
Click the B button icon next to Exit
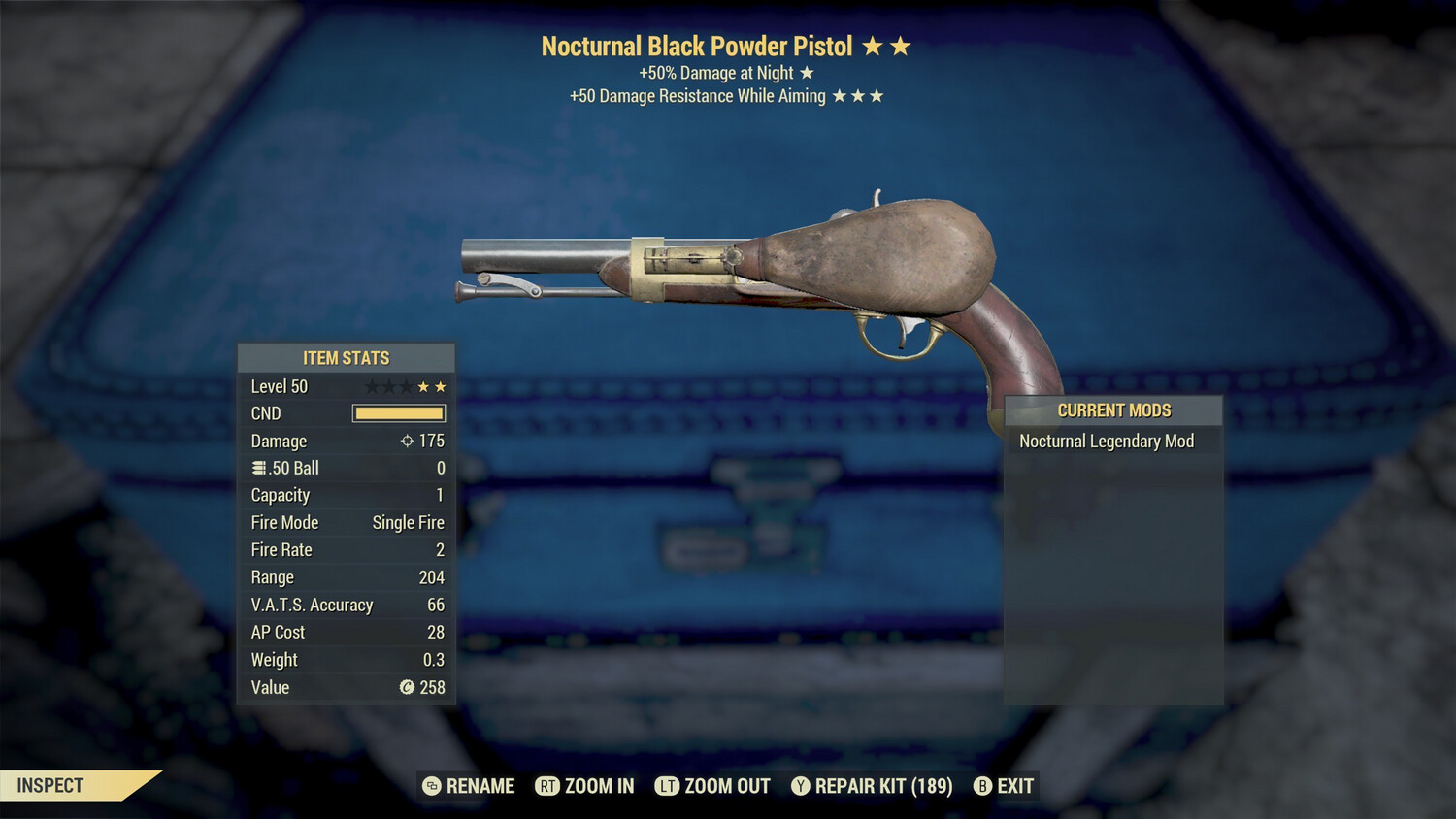(982, 786)
